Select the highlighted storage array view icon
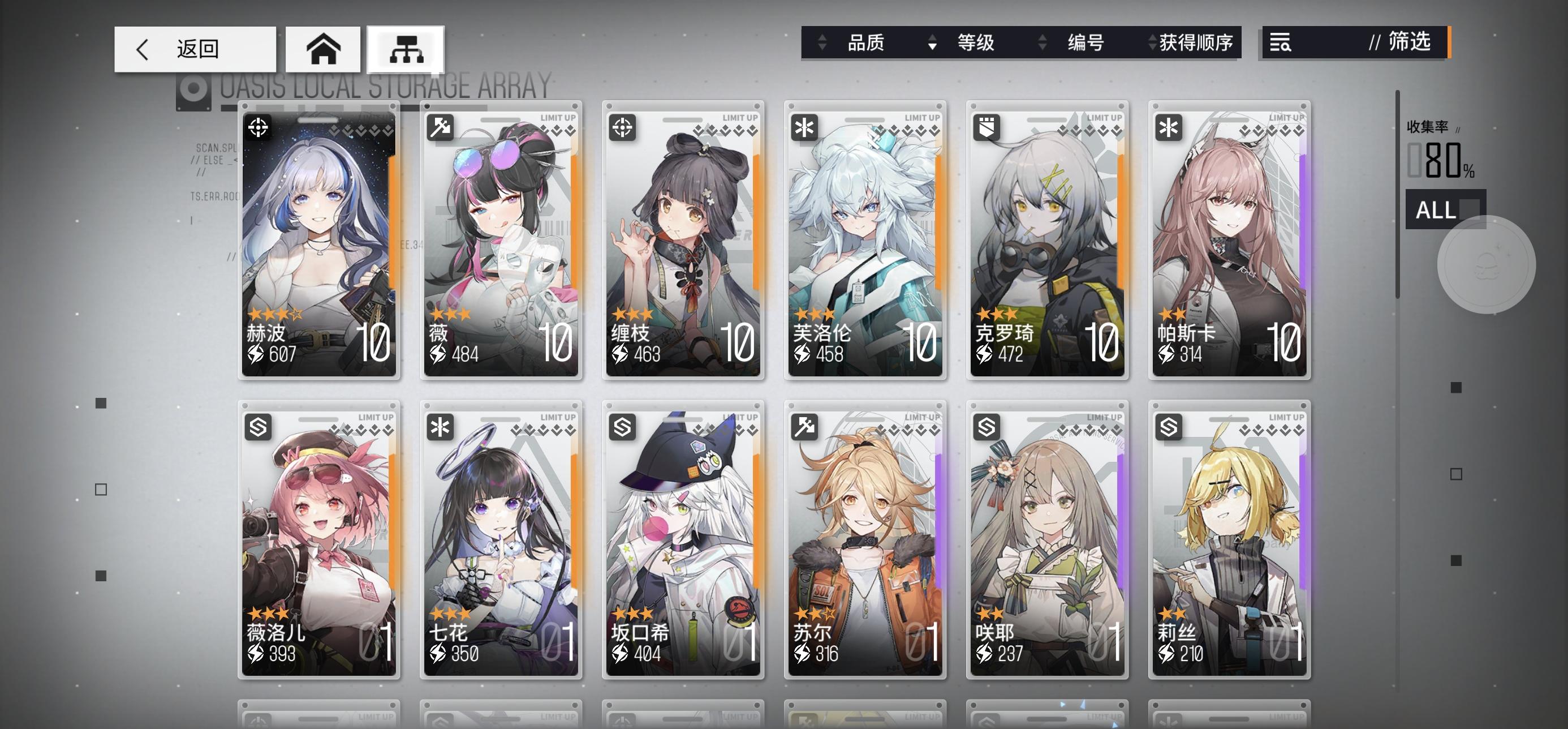 click(406, 49)
